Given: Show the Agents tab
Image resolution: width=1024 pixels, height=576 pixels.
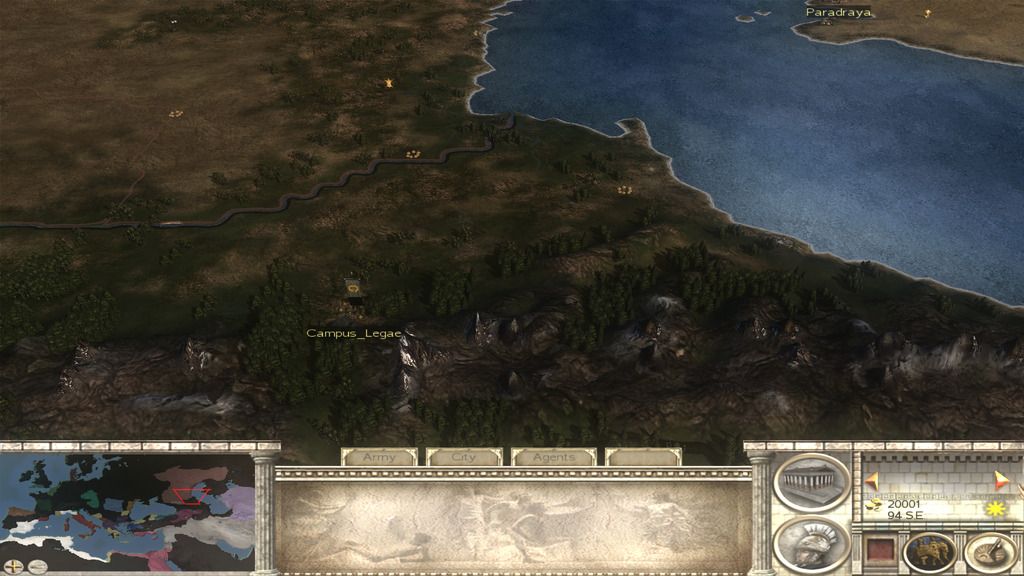Looking at the screenshot, I should tap(553, 457).
